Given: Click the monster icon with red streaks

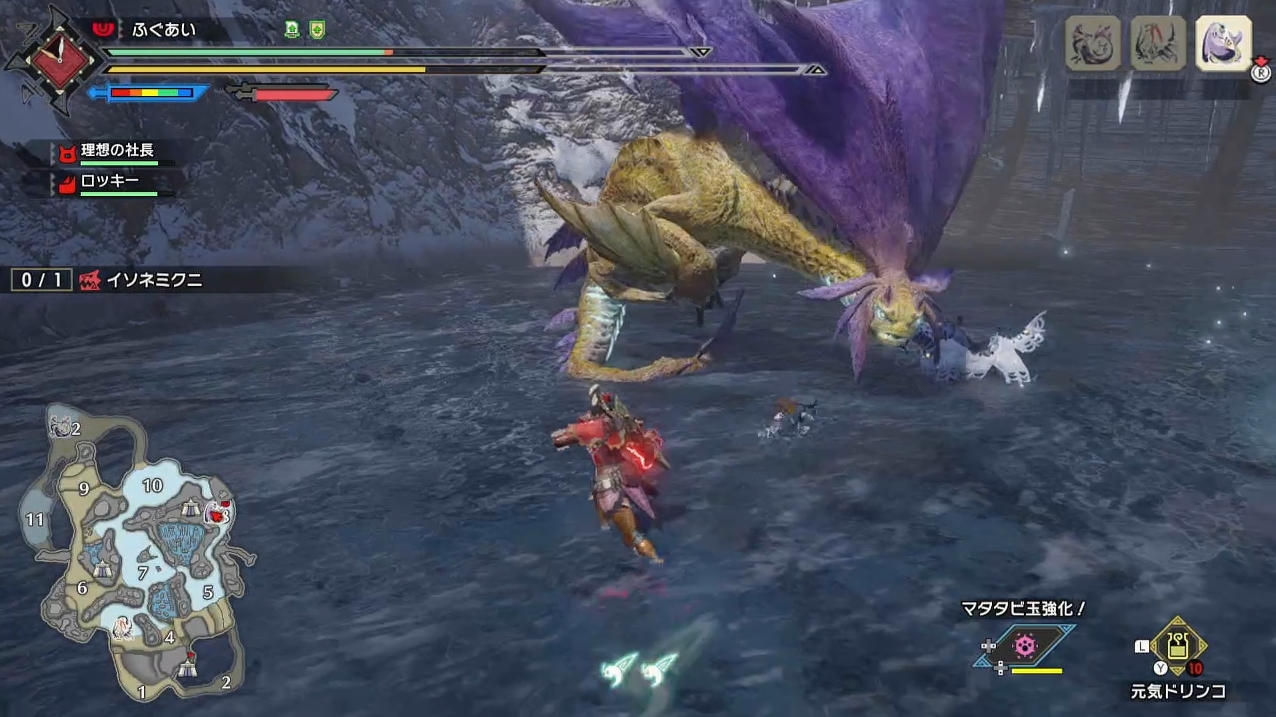Looking at the screenshot, I should coord(1157,43).
